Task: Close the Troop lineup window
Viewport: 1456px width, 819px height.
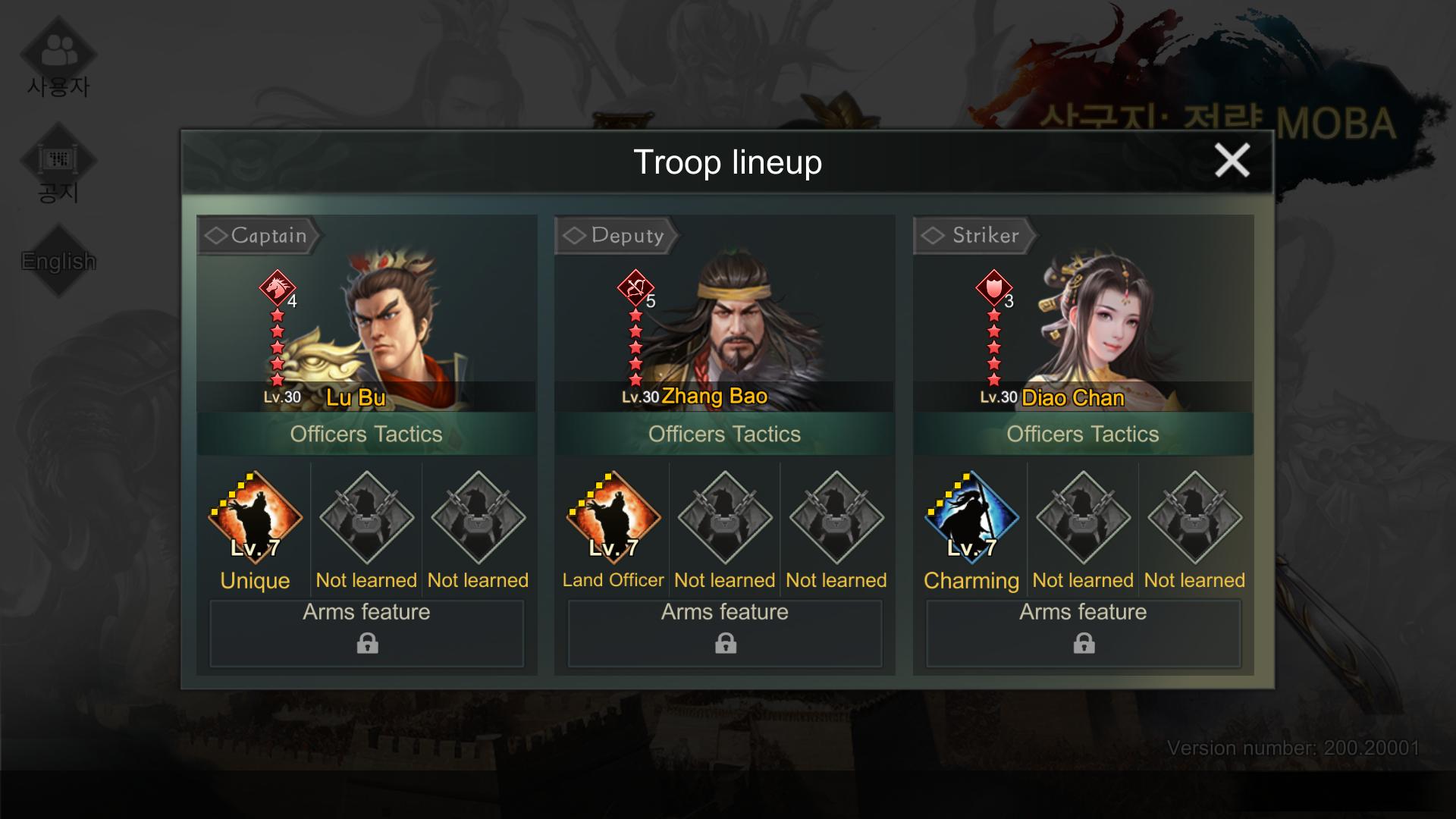Action: [1232, 161]
